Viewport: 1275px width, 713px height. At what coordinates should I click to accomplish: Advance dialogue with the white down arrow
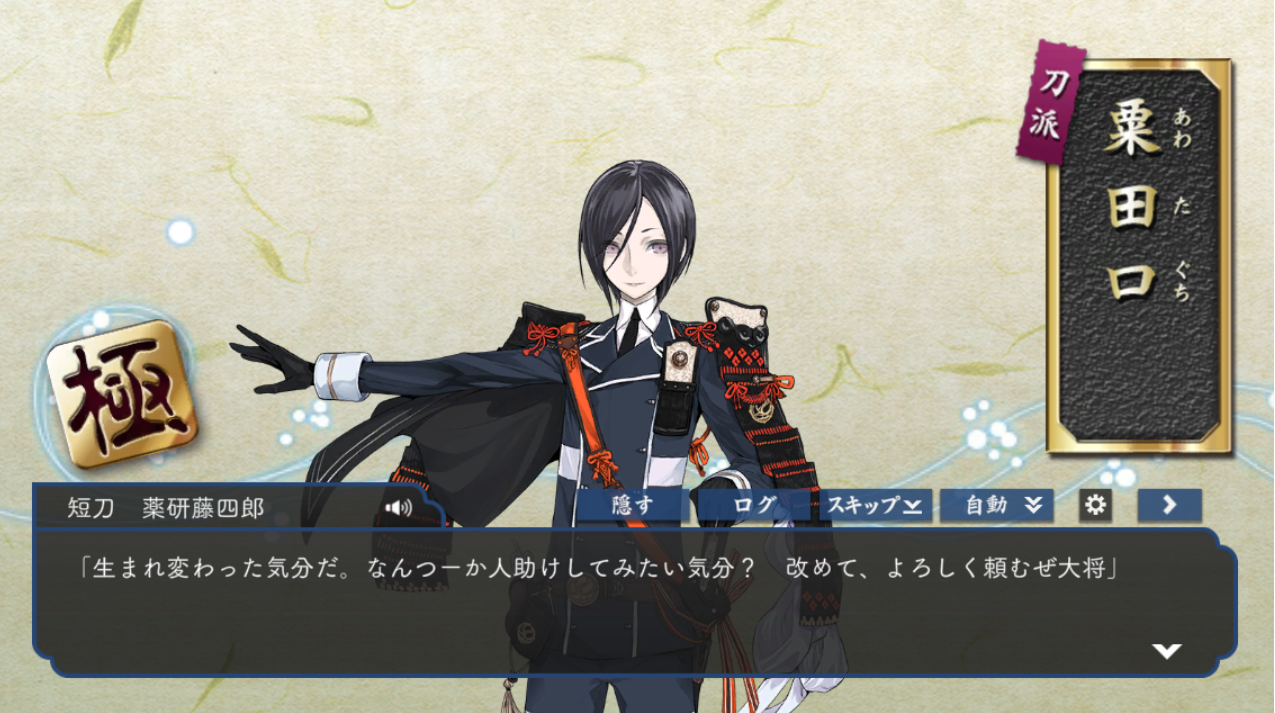tap(1166, 651)
